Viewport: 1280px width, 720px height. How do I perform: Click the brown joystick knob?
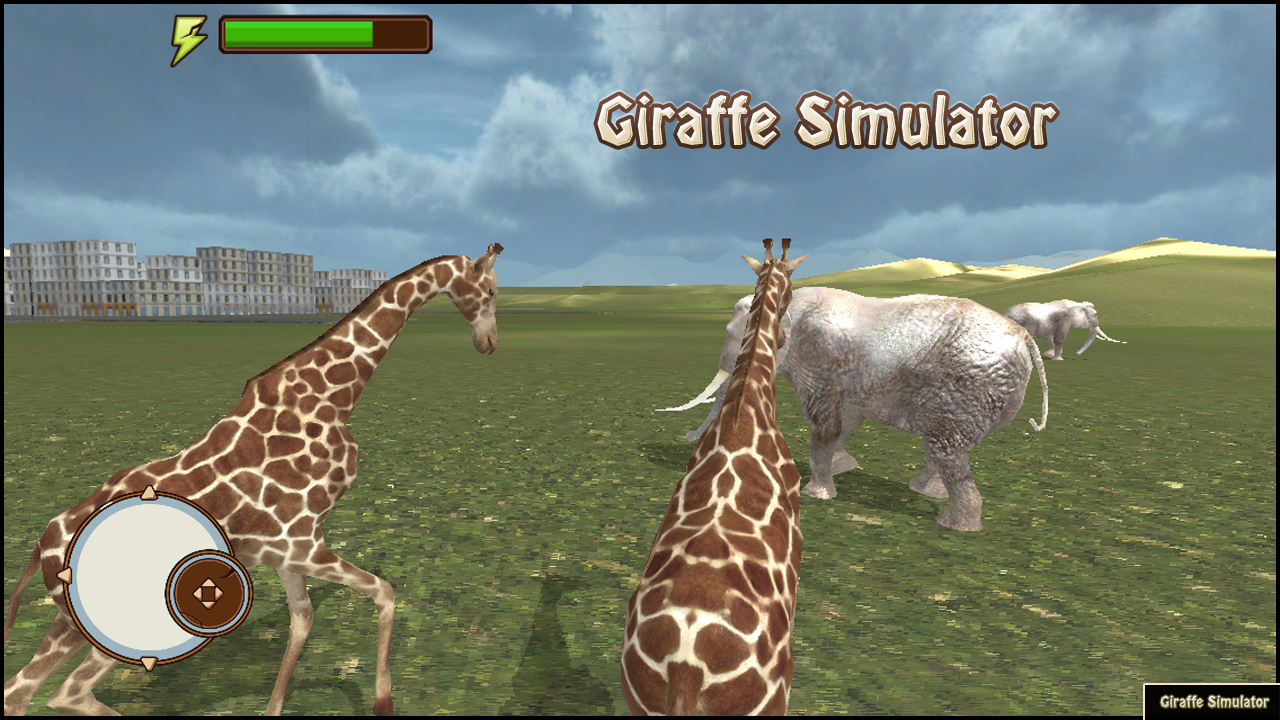pos(210,592)
